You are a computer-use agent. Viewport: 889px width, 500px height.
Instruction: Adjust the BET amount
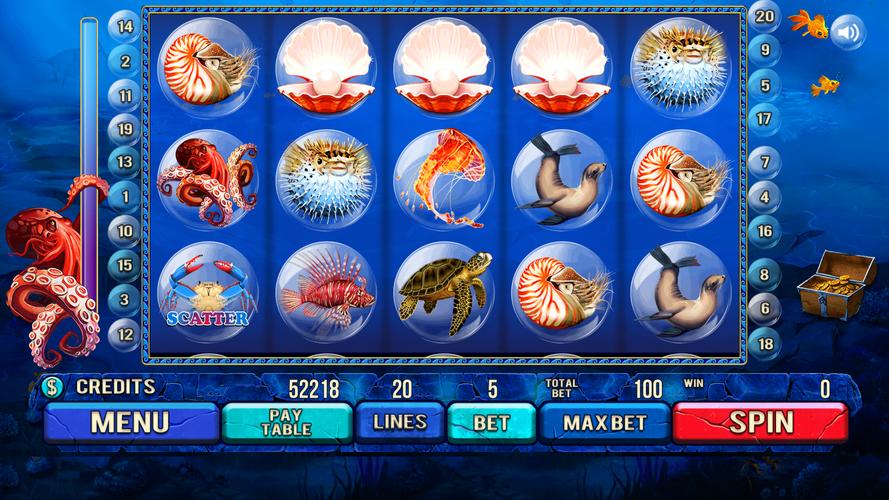491,423
